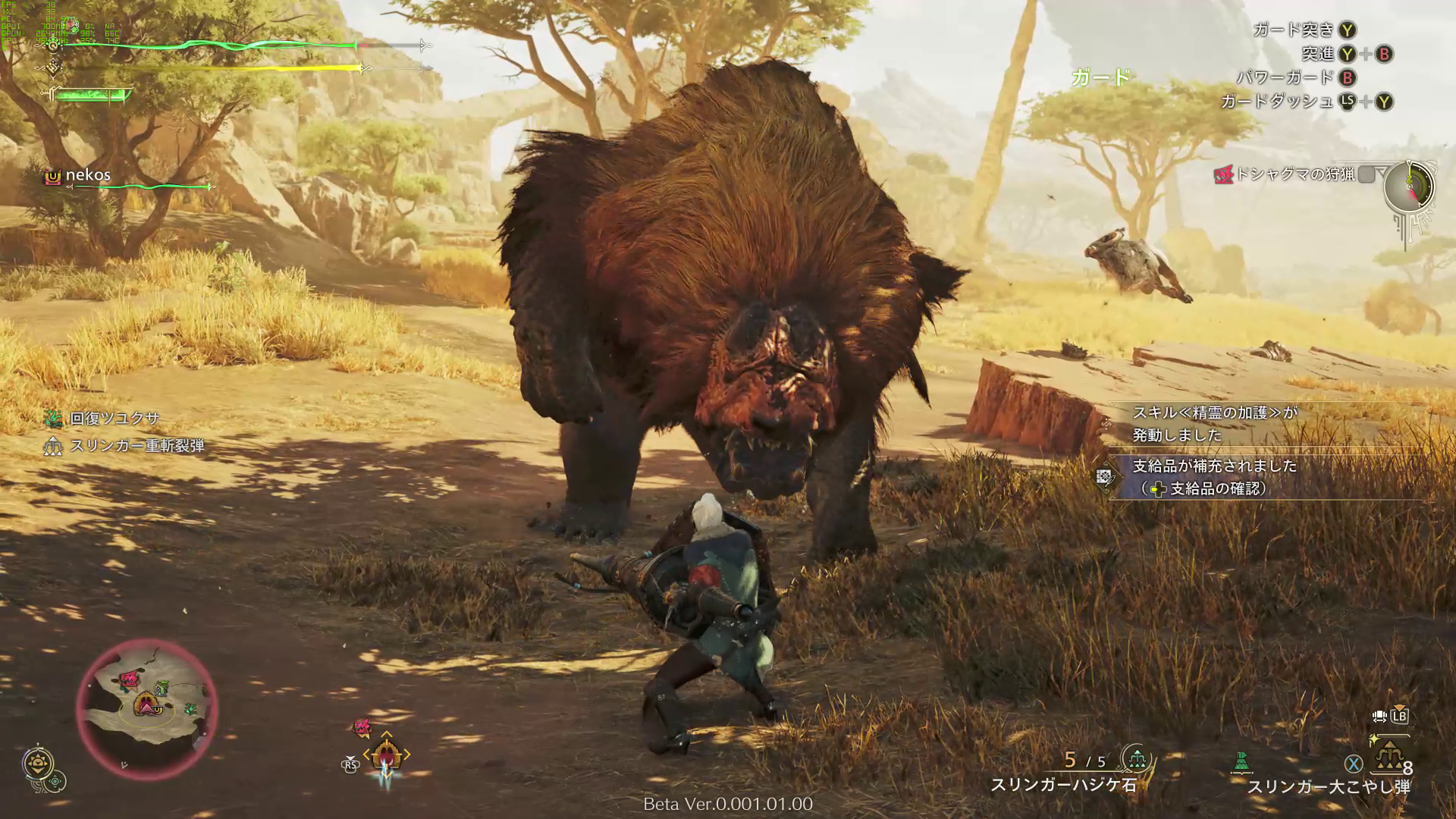Screen dimensions: 1456x819
Task: Click the green gathering point on minimap
Action: click(x=190, y=709)
